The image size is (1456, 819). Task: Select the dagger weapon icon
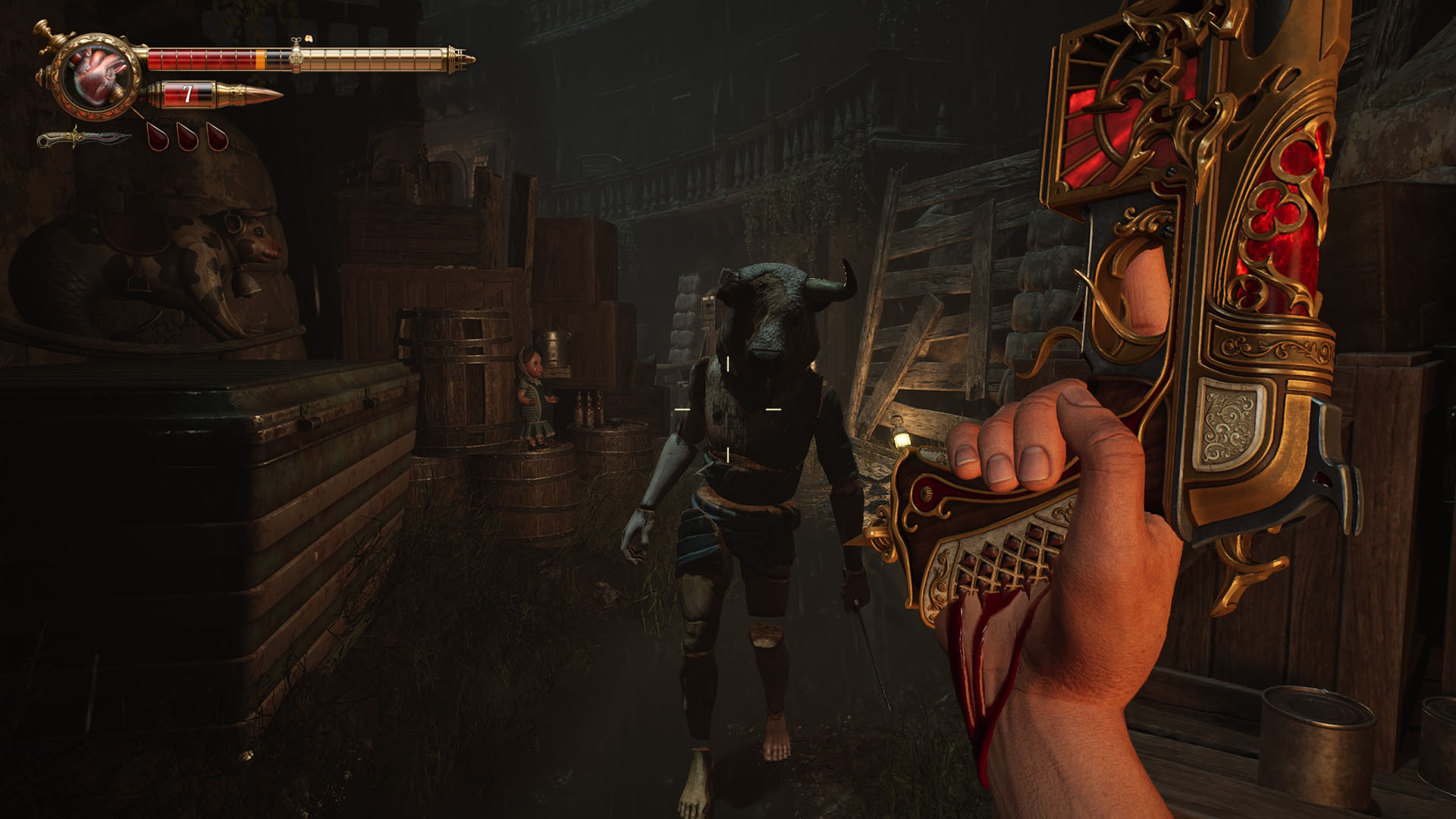(83, 140)
